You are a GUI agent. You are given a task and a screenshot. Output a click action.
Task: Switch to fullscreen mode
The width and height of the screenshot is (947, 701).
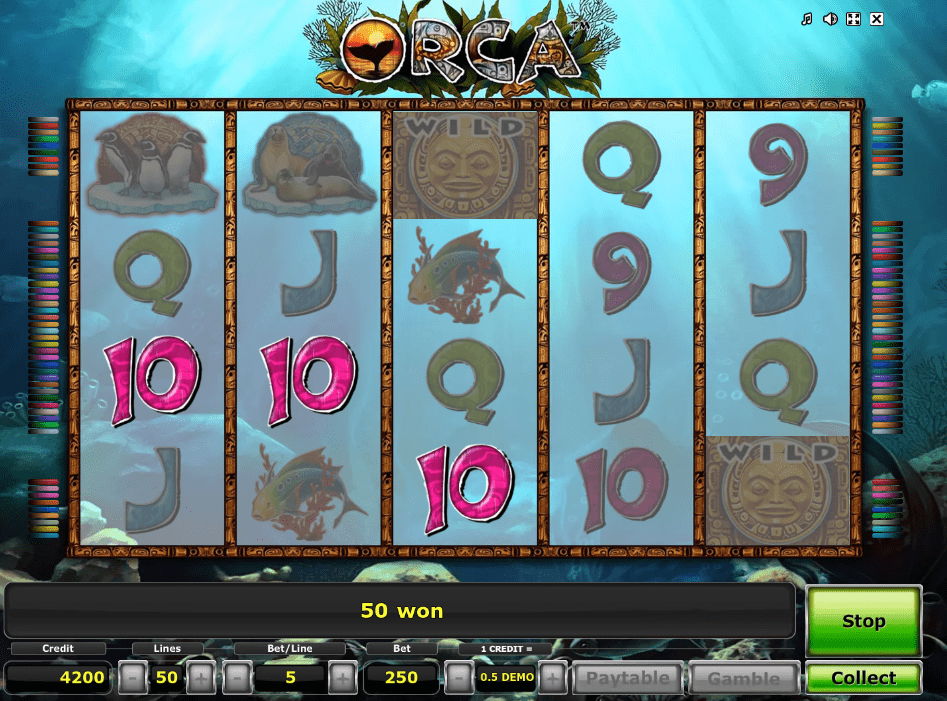(x=853, y=19)
